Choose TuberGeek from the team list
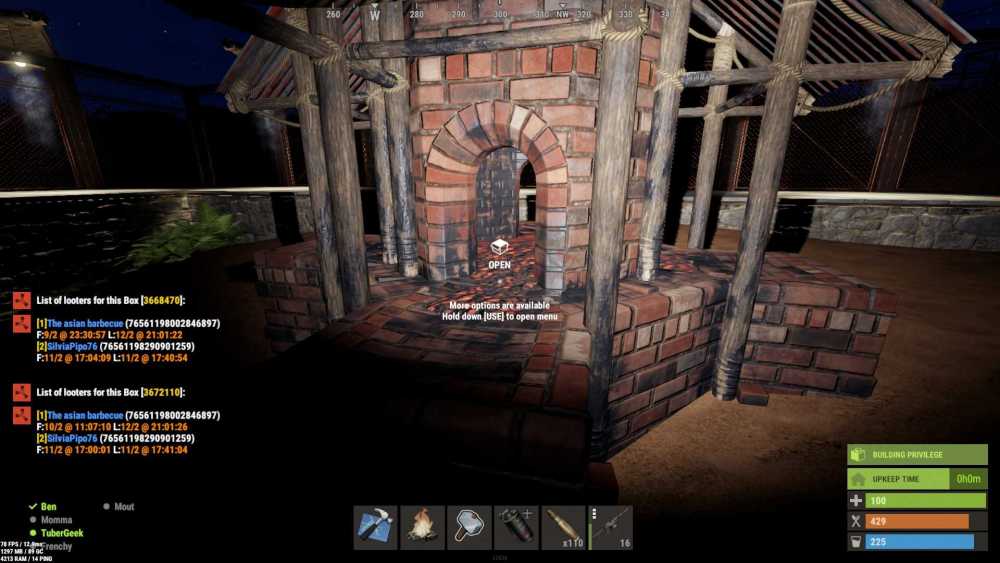 pos(61,533)
